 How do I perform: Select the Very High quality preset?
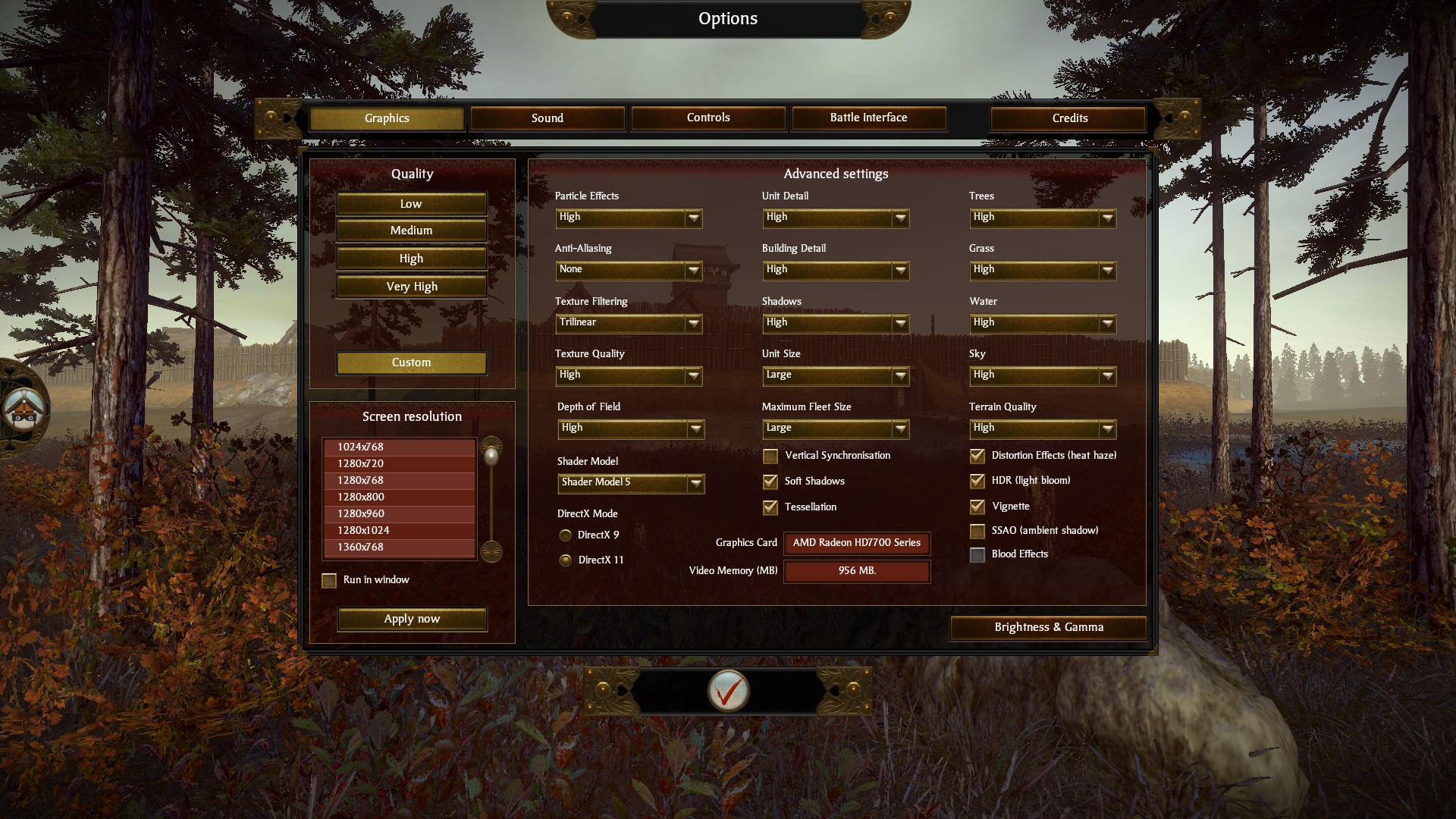(411, 287)
